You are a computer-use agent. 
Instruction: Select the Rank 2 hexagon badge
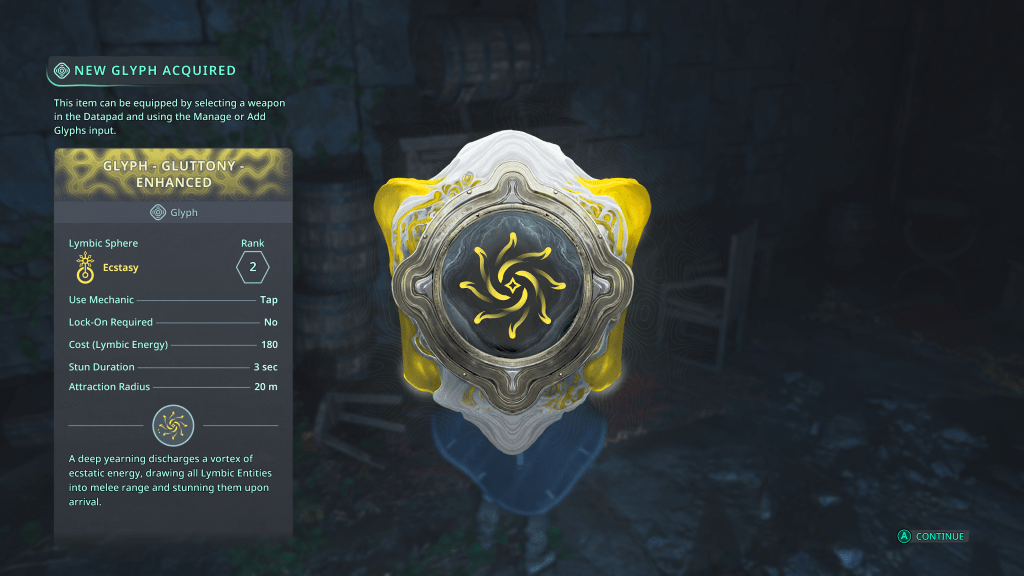[x=252, y=267]
